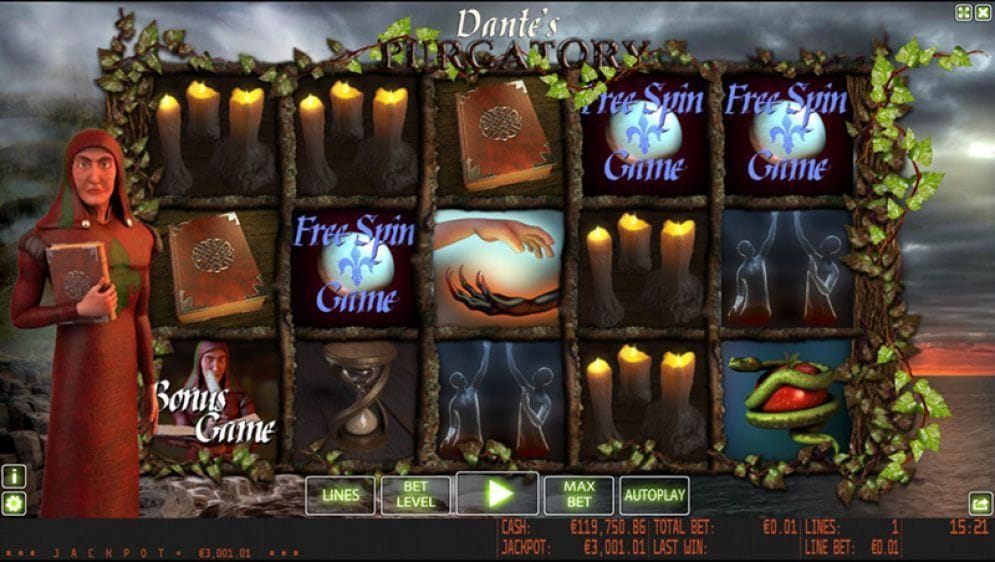Open the settings gear menu
The width and height of the screenshot is (995, 562).
pos(14,503)
